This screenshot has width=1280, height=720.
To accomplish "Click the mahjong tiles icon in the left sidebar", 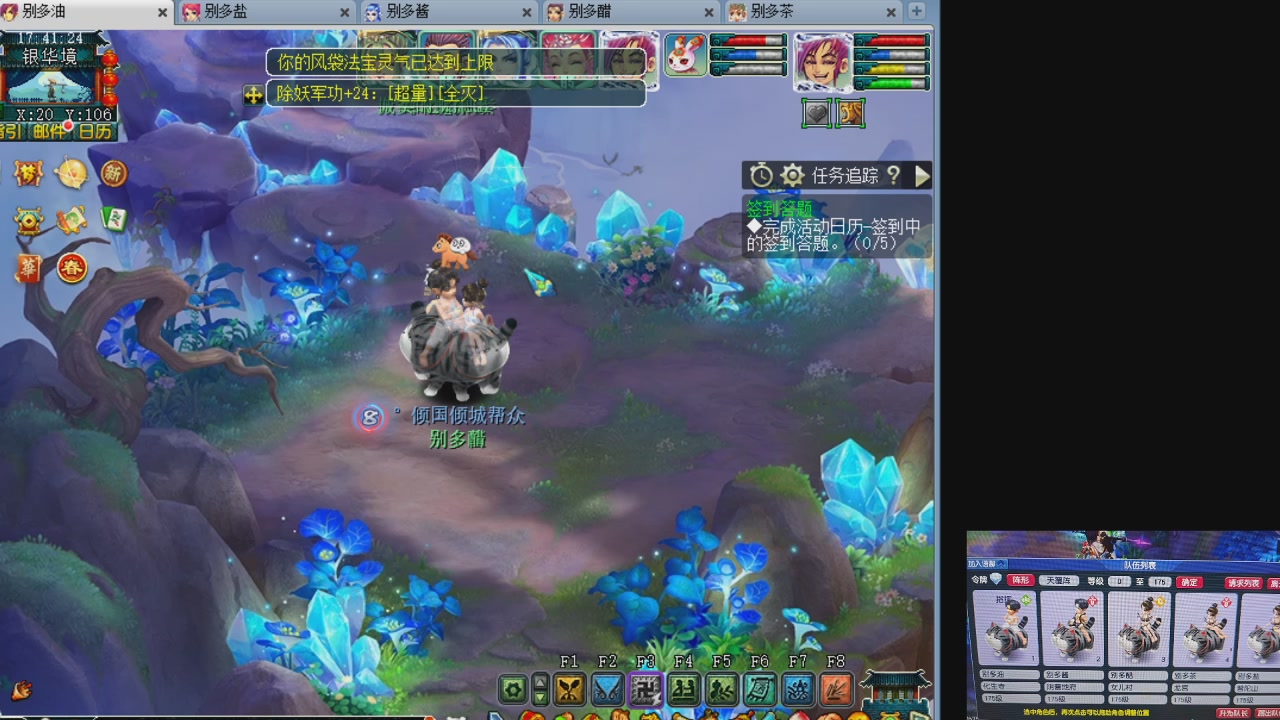I will point(113,218).
